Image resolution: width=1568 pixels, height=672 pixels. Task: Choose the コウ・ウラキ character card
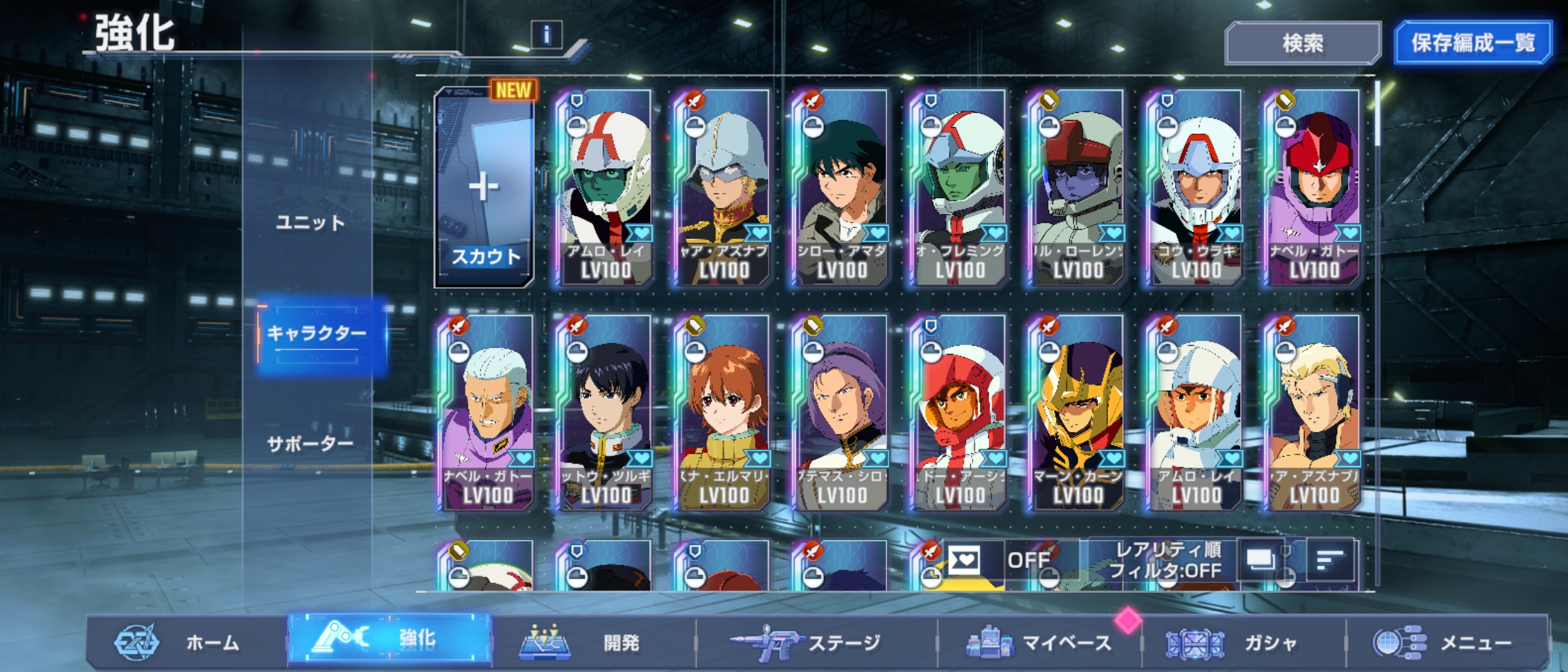coord(1195,187)
